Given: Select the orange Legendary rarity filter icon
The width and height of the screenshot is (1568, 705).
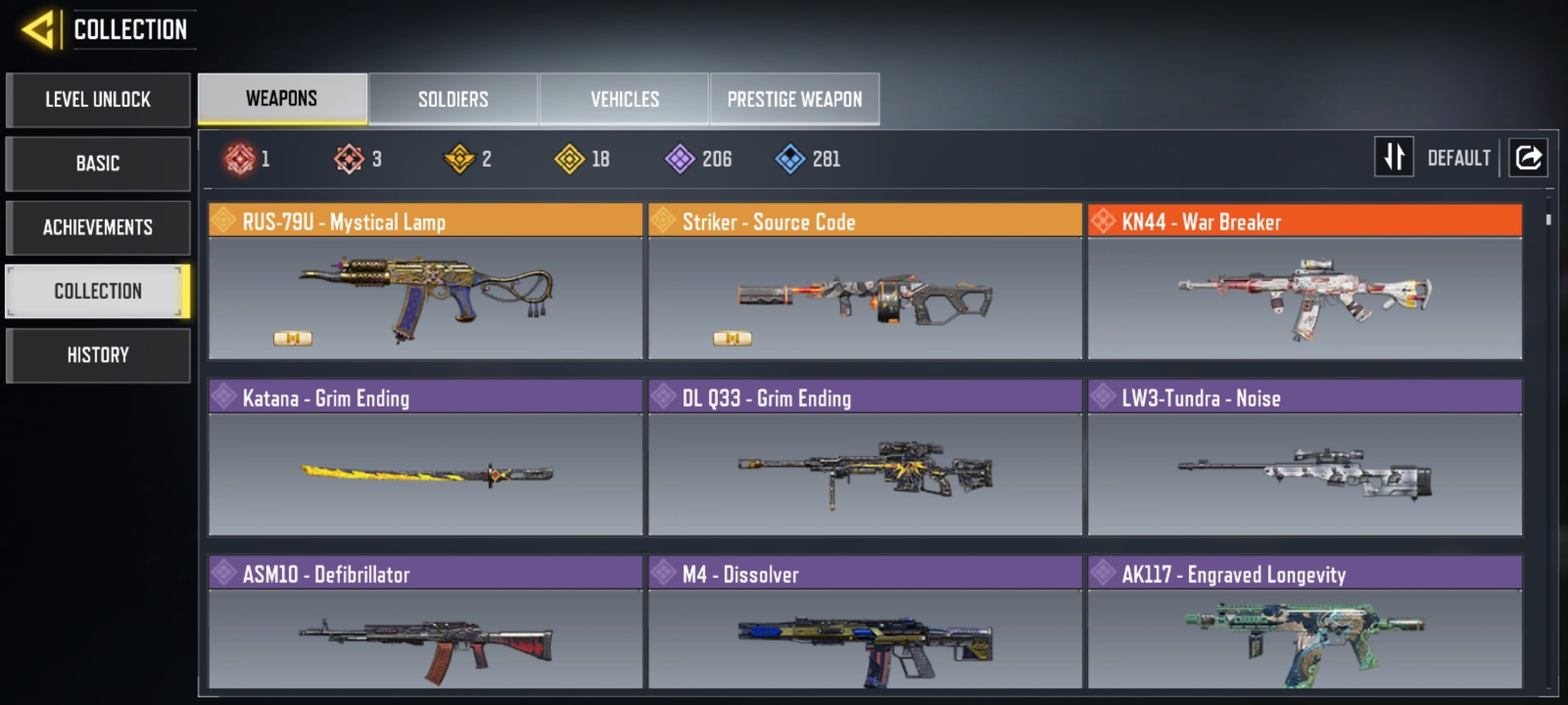Looking at the screenshot, I should pos(348,159).
